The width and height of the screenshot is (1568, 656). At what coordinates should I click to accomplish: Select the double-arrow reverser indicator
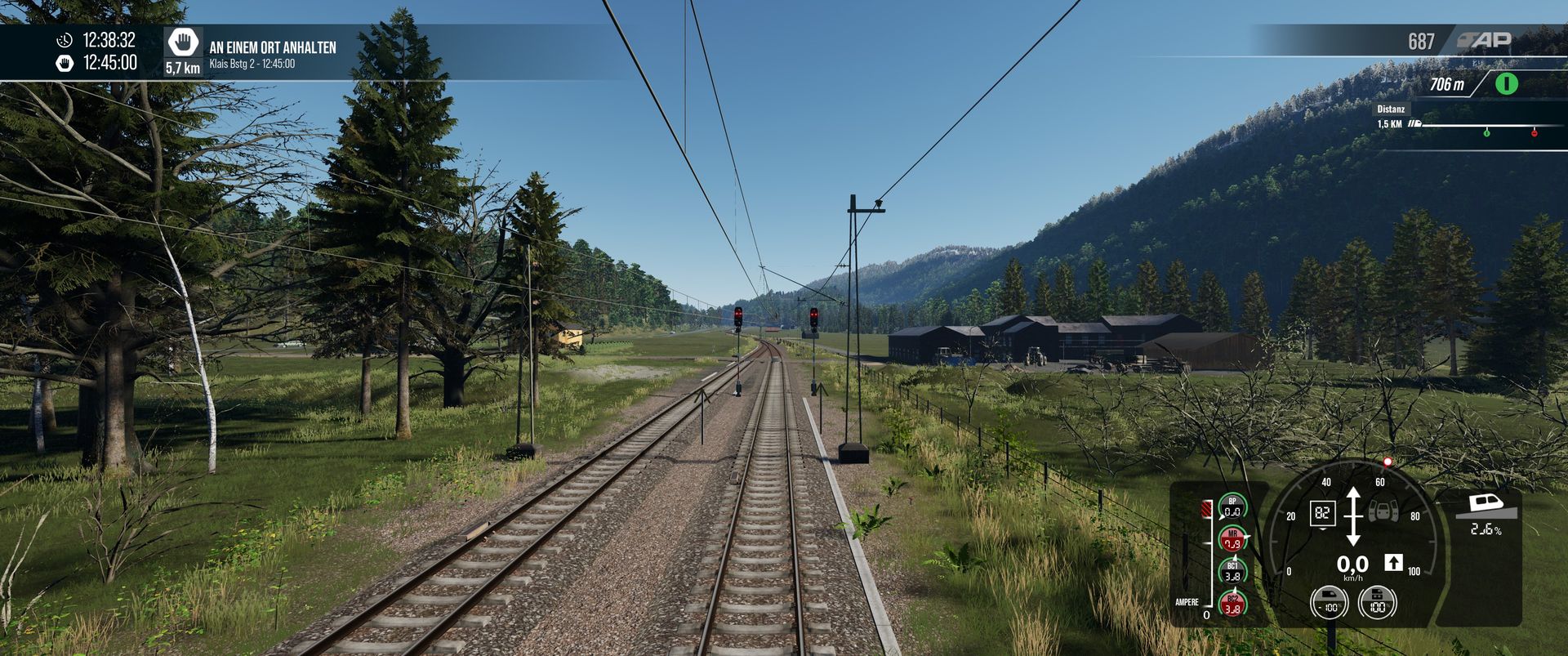(1353, 516)
